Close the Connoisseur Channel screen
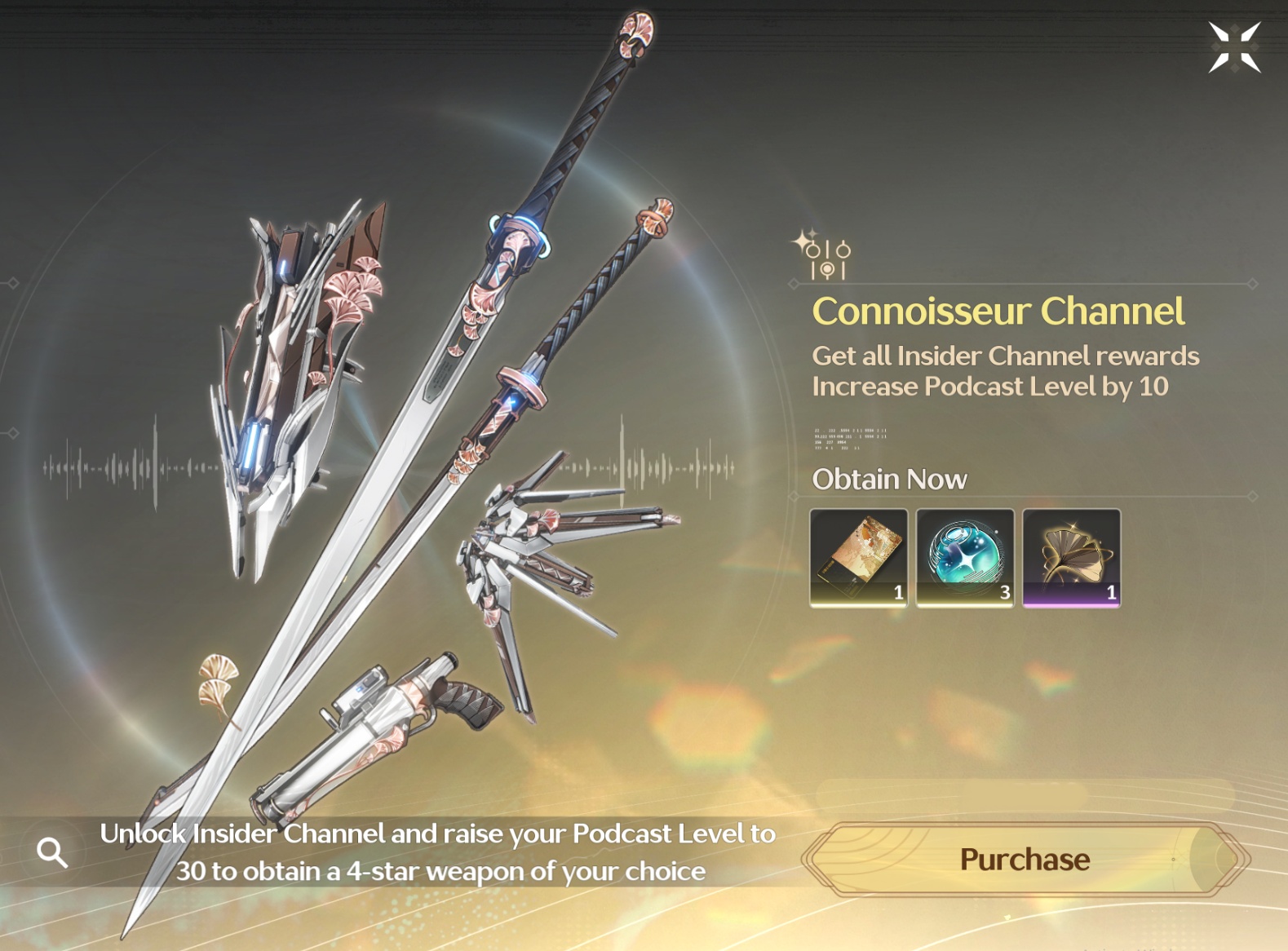1288x951 pixels. coord(1234,47)
